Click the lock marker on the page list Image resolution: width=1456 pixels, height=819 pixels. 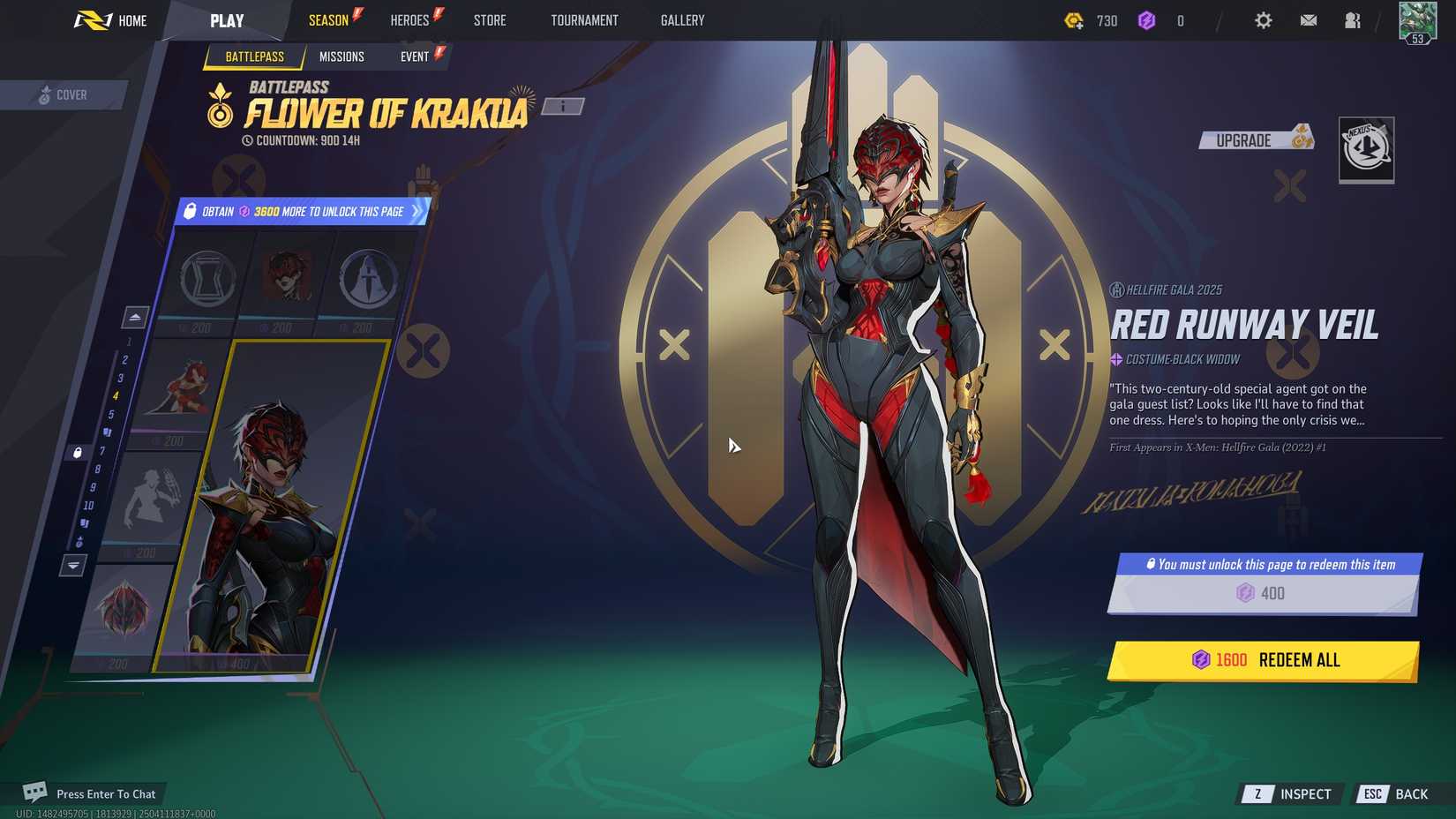pos(78,454)
